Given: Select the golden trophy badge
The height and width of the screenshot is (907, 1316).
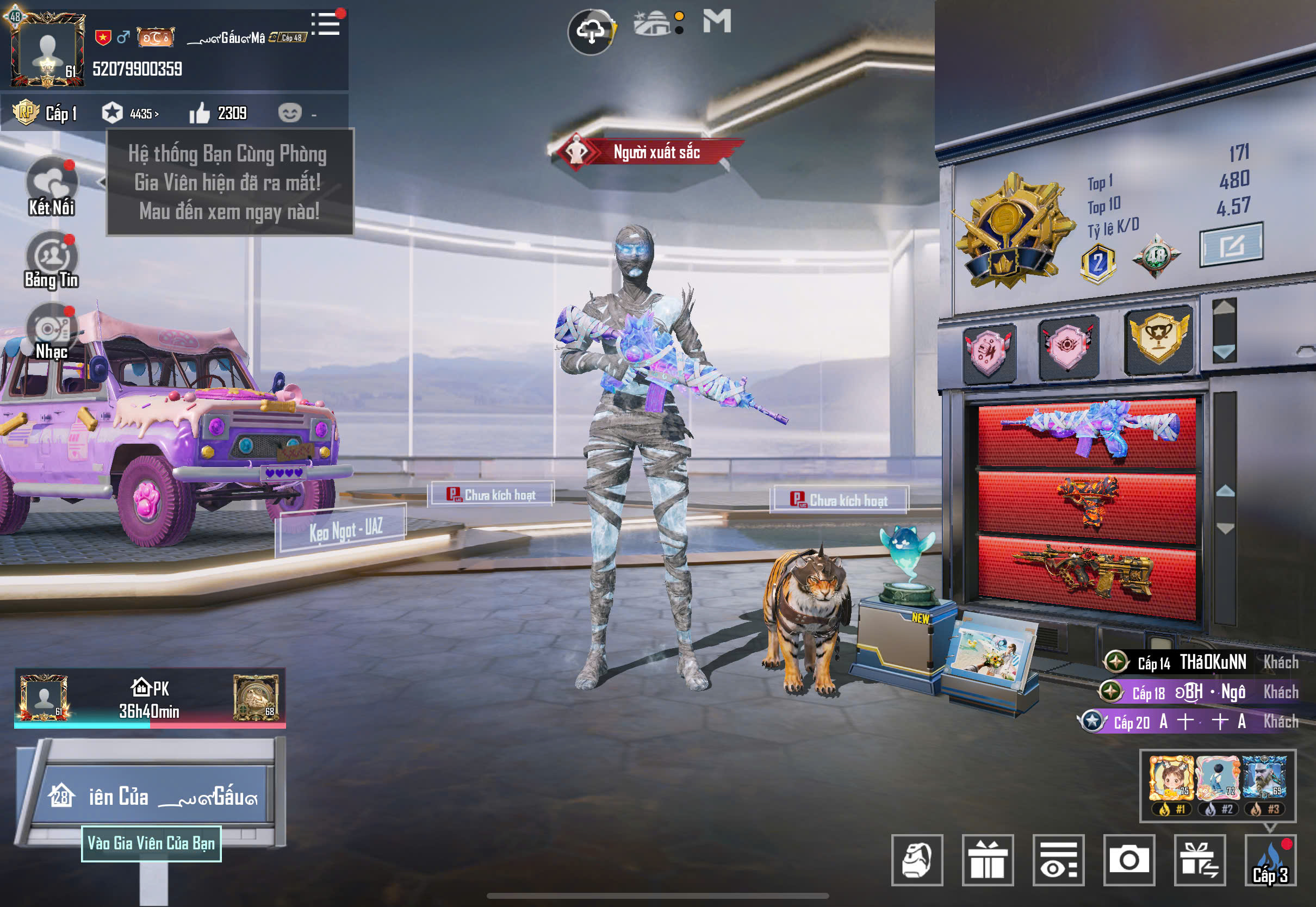Looking at the screenshot, I should (1159, 339).
